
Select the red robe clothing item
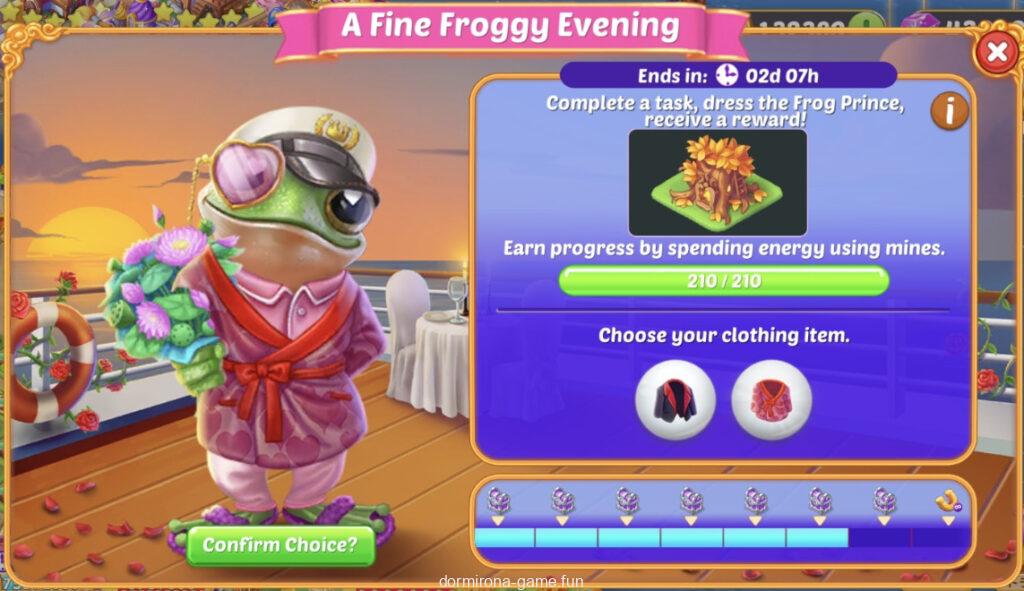(771, 400)
